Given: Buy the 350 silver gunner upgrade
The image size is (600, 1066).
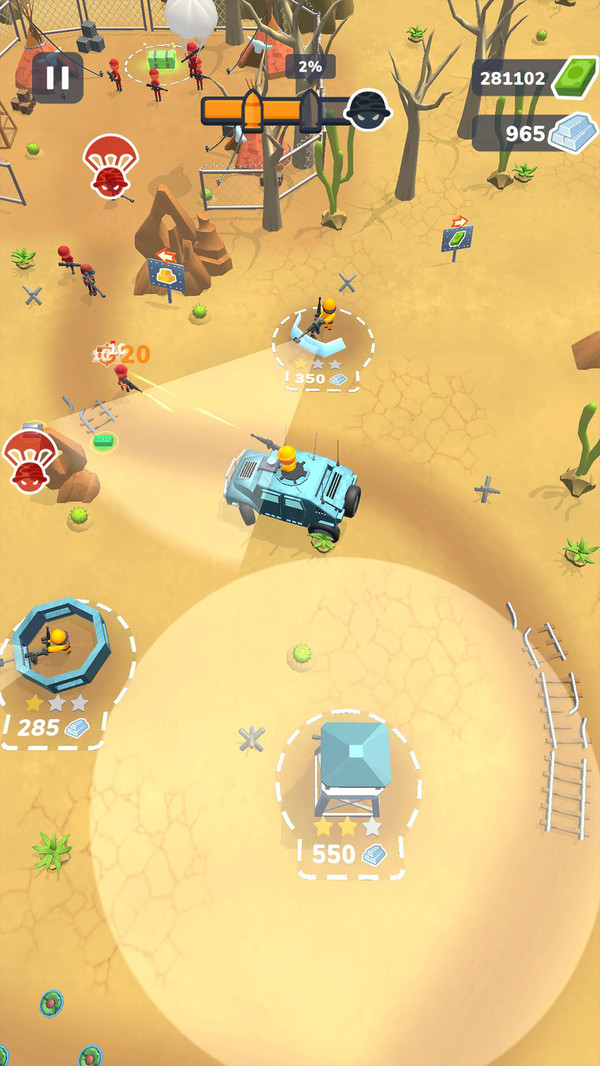Looking at the screenshot, I should pyautogui.click(x=322, y=378).
